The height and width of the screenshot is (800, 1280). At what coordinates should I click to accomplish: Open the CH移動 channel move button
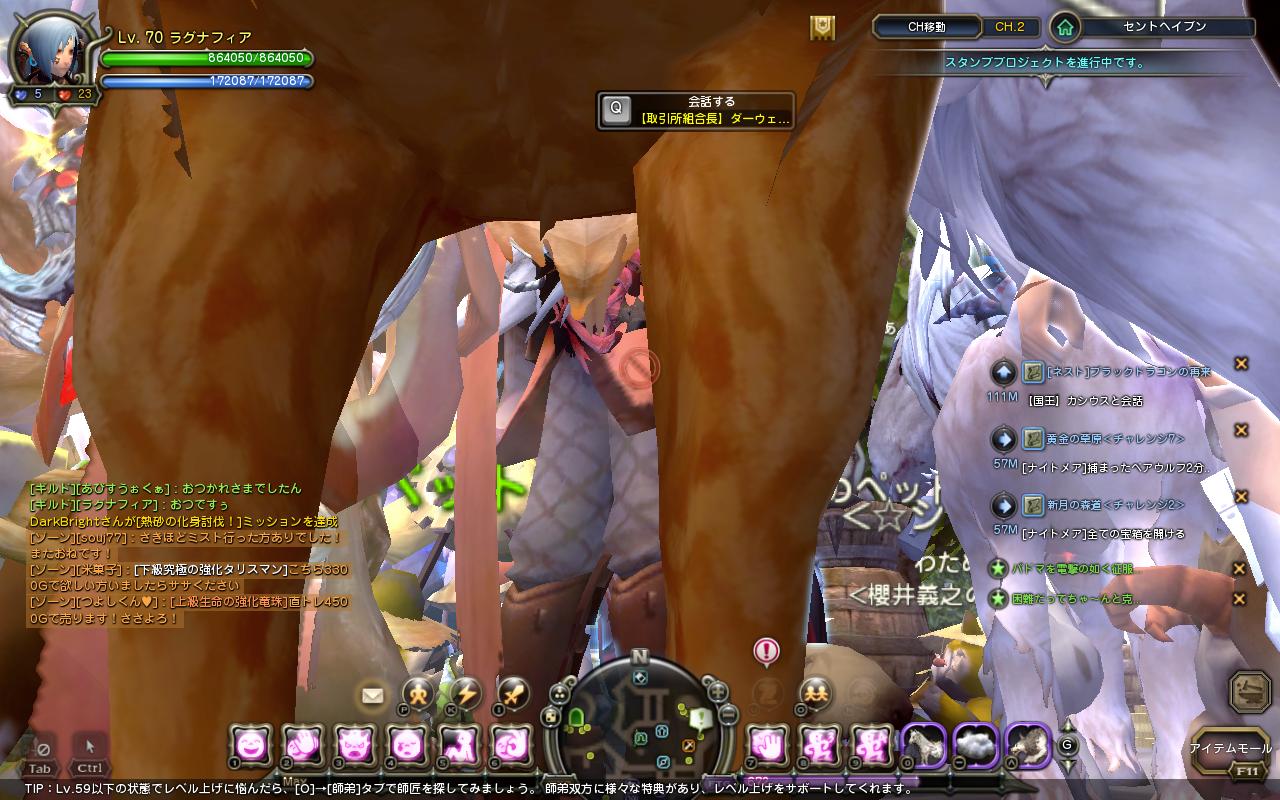click(x=926, y=28)
